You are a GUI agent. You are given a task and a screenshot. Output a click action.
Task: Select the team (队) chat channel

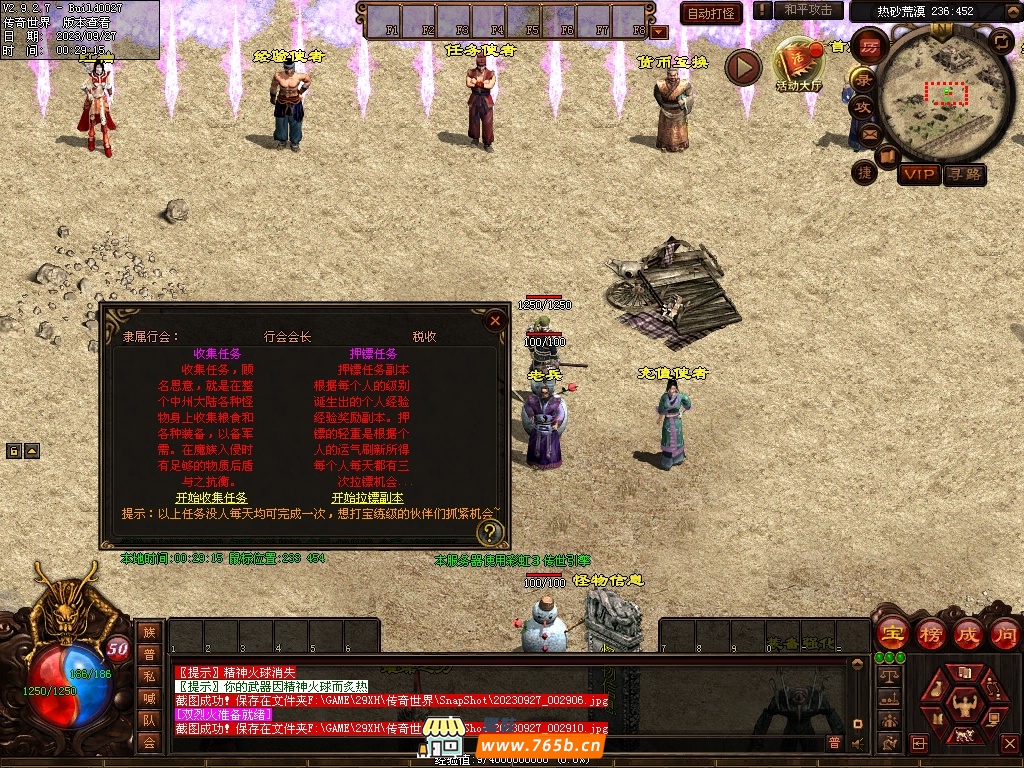[149, 720]
